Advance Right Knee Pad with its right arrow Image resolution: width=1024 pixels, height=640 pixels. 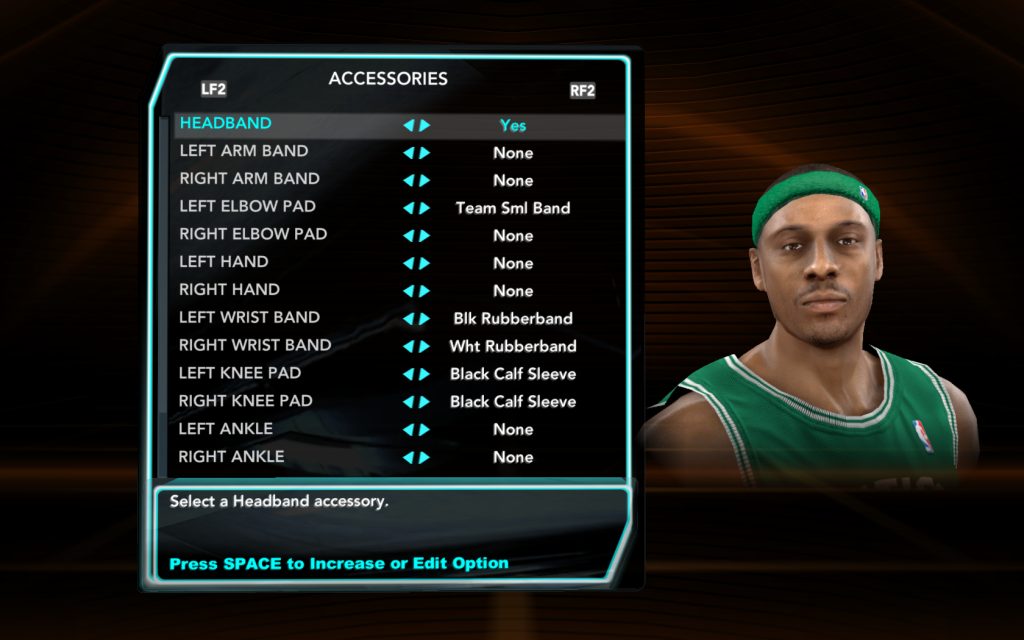click(x=425, y=402)
